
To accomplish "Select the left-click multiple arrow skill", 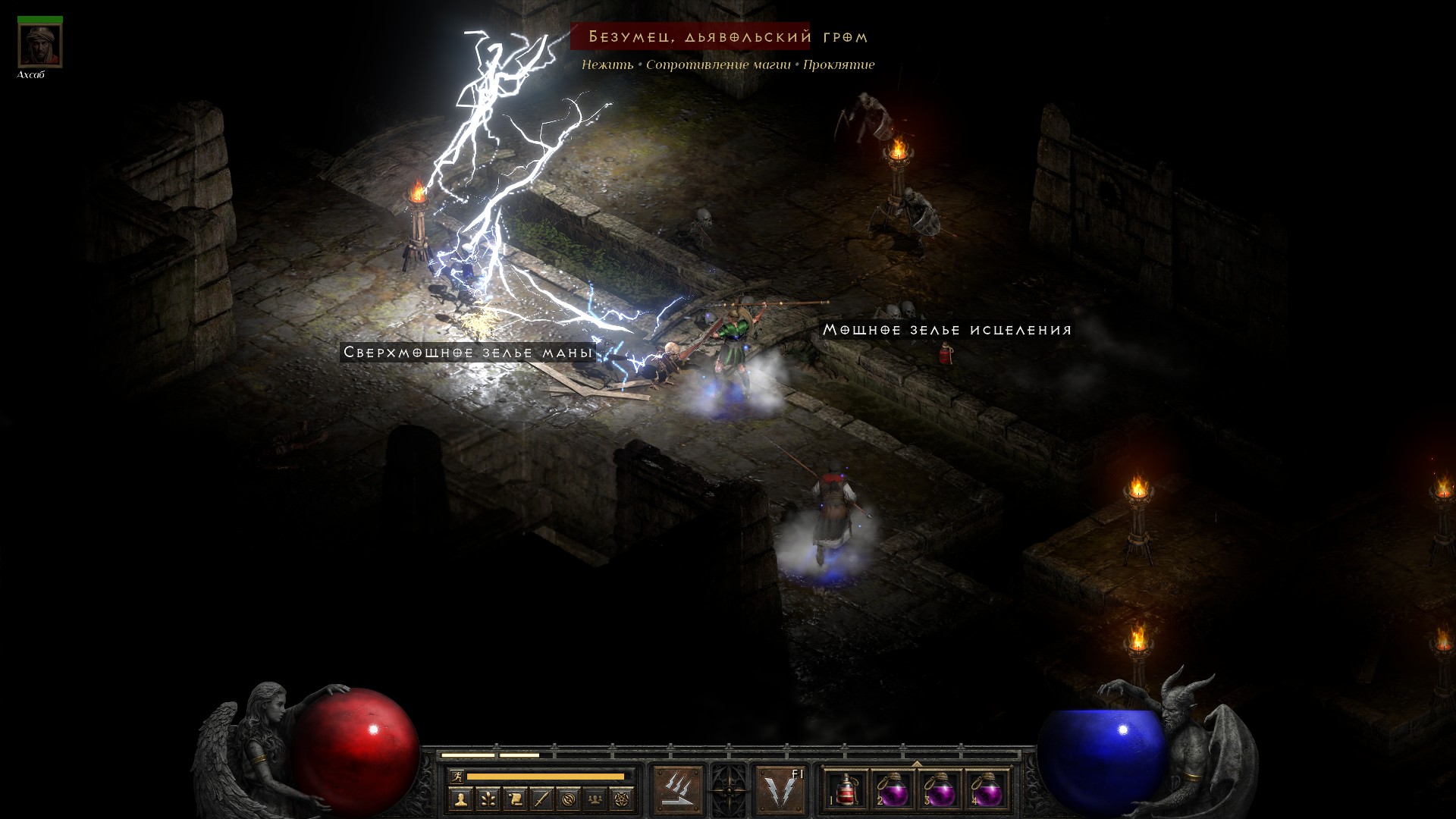I will [677, 789].
